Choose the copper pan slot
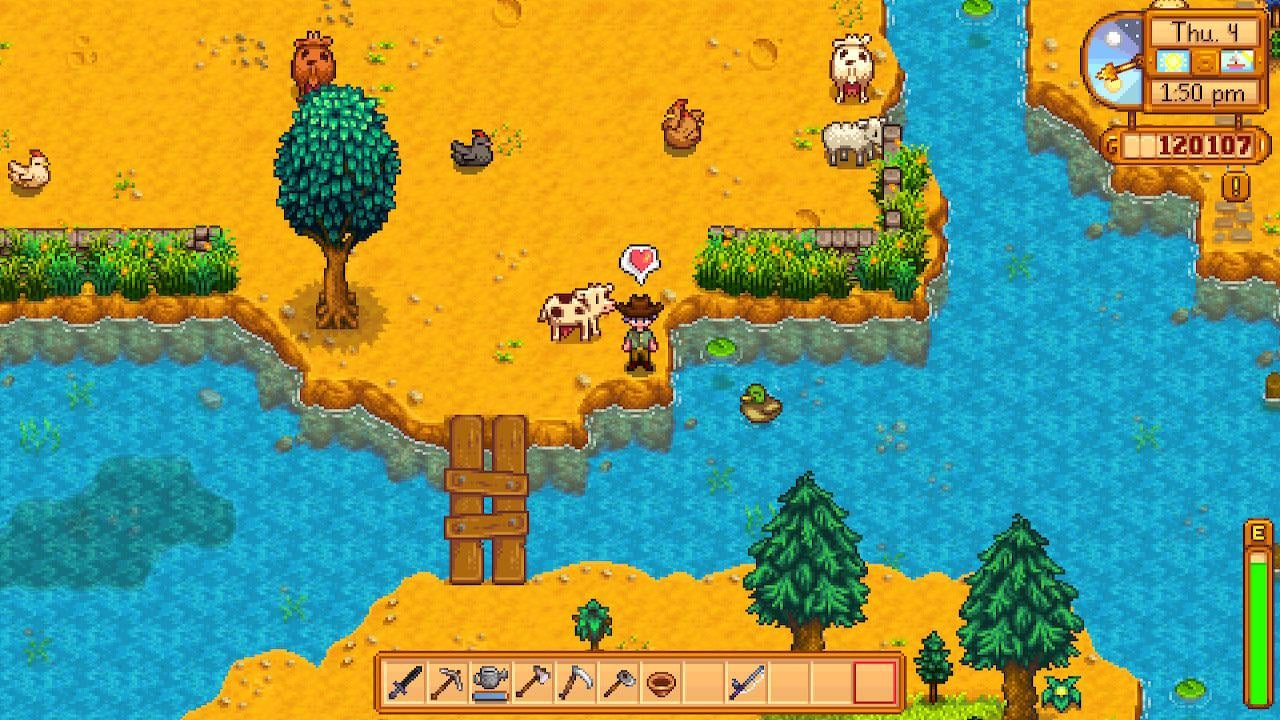This screenshot has width=1280, height=720. [661, 683]
